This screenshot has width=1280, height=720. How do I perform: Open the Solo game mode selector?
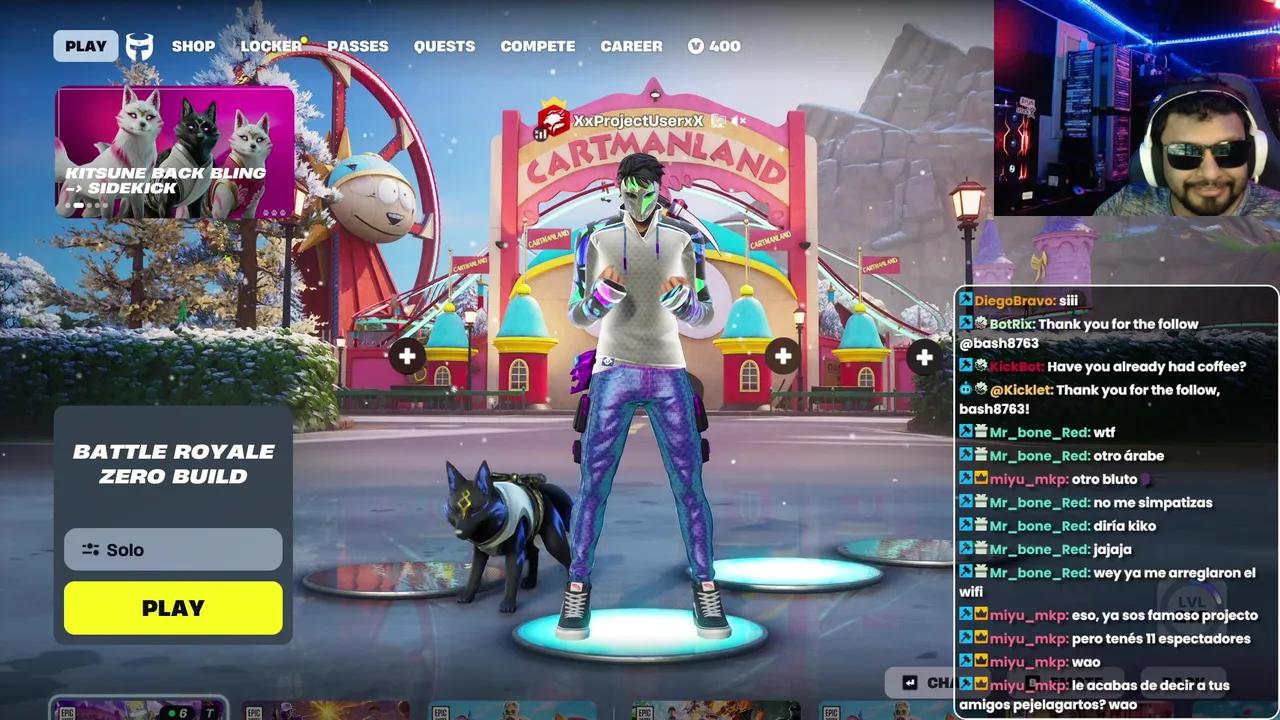172,549
